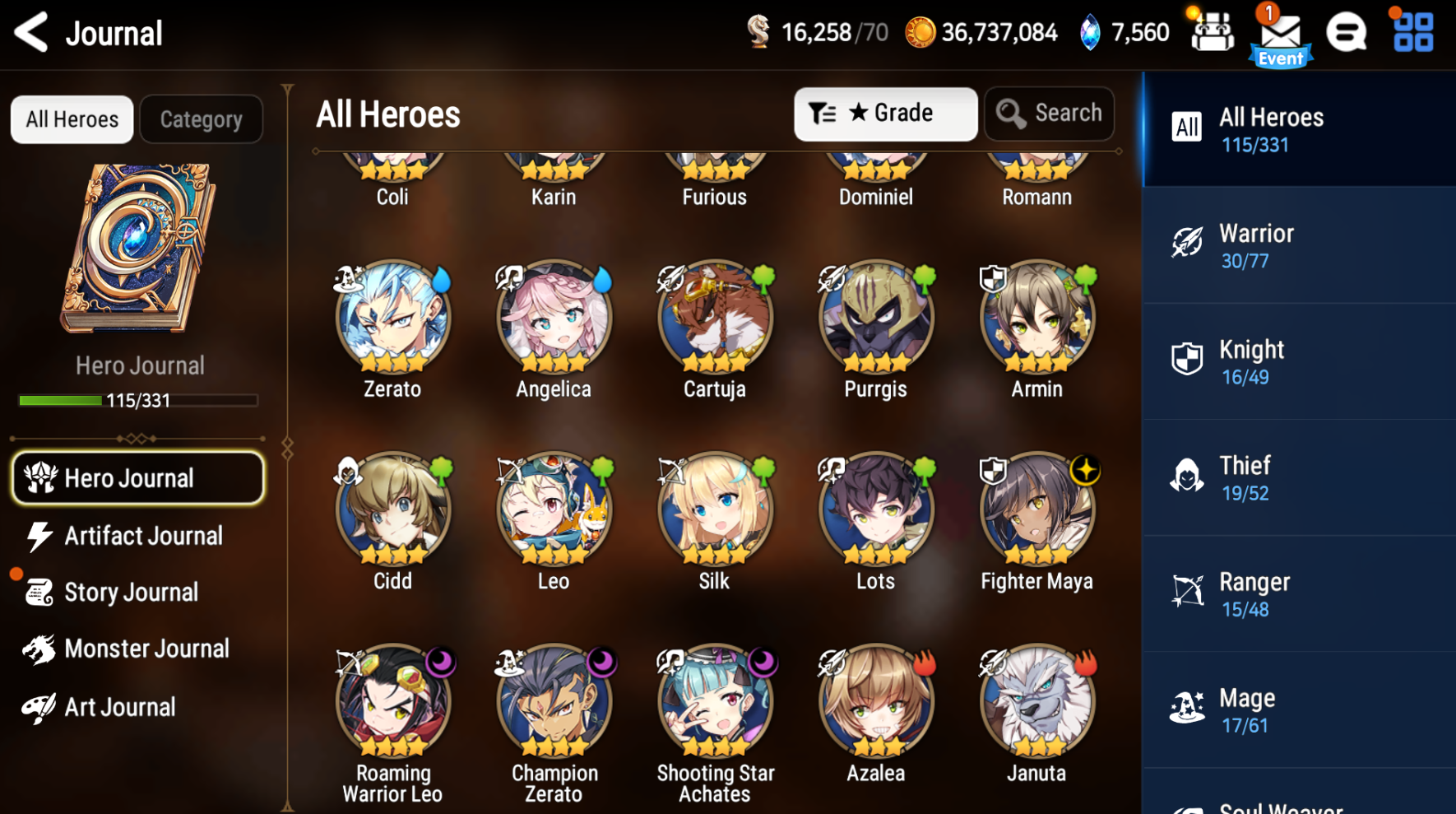Click the Knight shield icon filter
The image size is (1456, 814).
pyautogui.click(x=1187, y=360)
